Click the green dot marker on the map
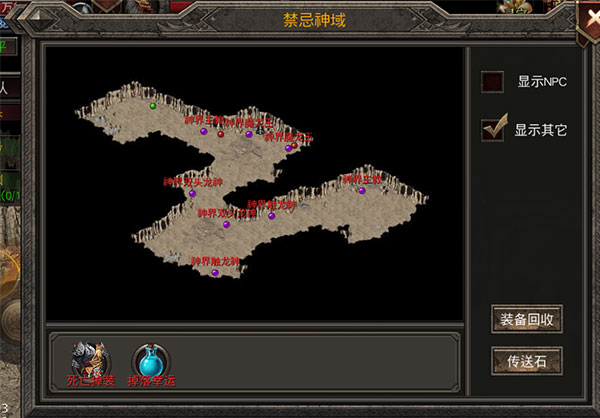Screen dimensions: 600x418 [x=153, y=105]
